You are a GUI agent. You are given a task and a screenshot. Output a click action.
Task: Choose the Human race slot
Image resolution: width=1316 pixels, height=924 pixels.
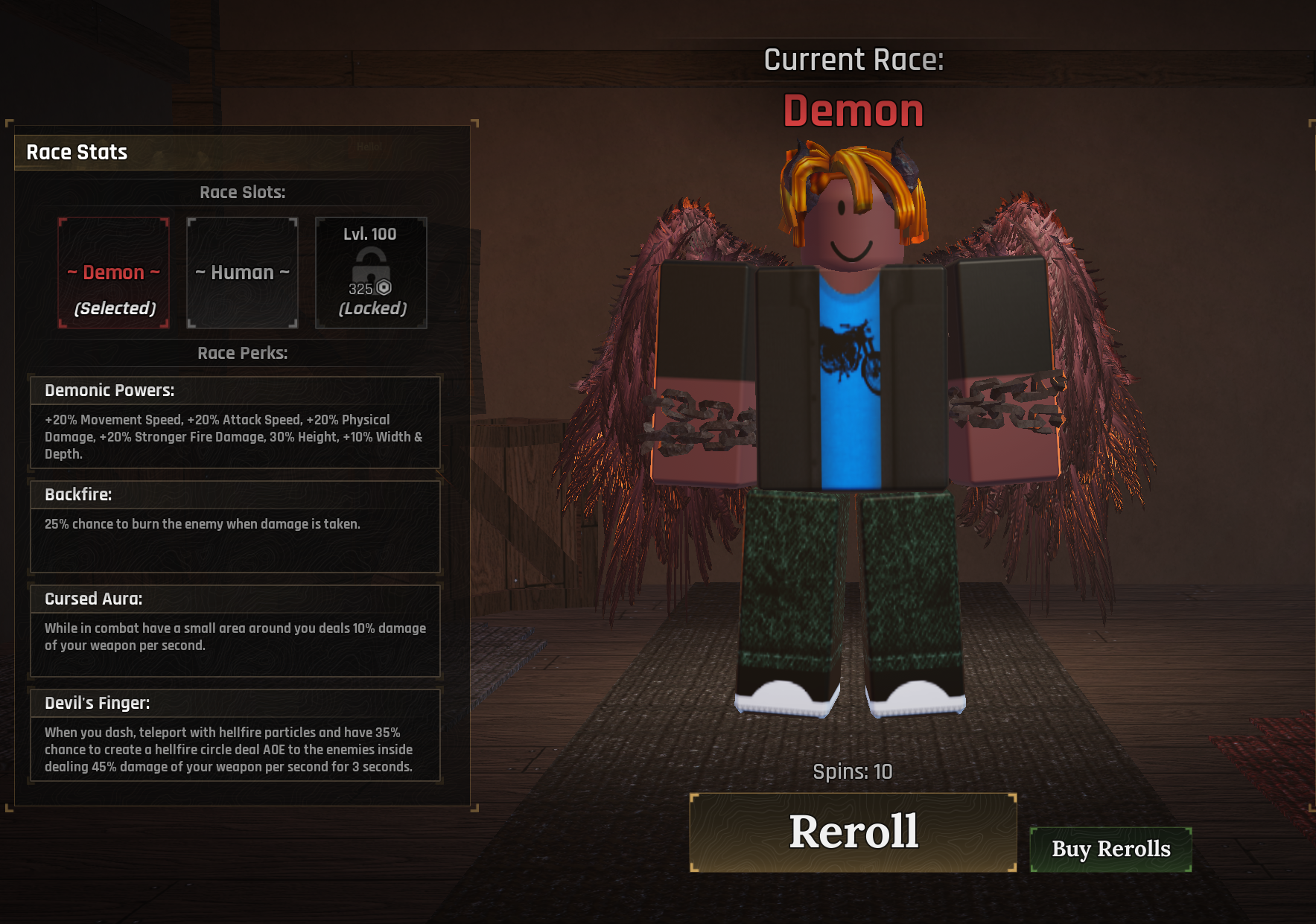click(x=242, y=273)
